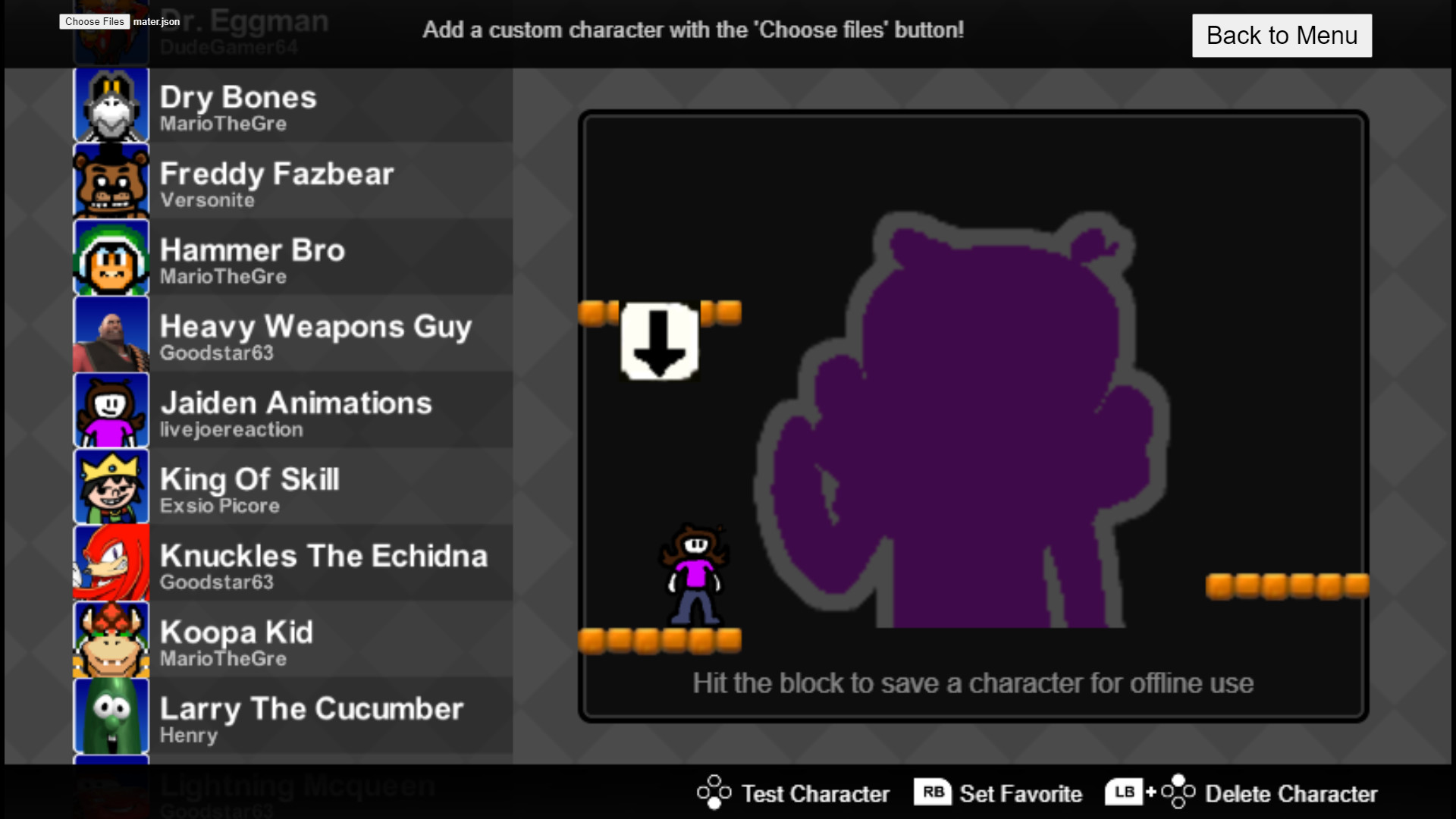Click the mater.json filename label
The height and width of the screenshot is (819, 1456).
(x=155, y=22)
